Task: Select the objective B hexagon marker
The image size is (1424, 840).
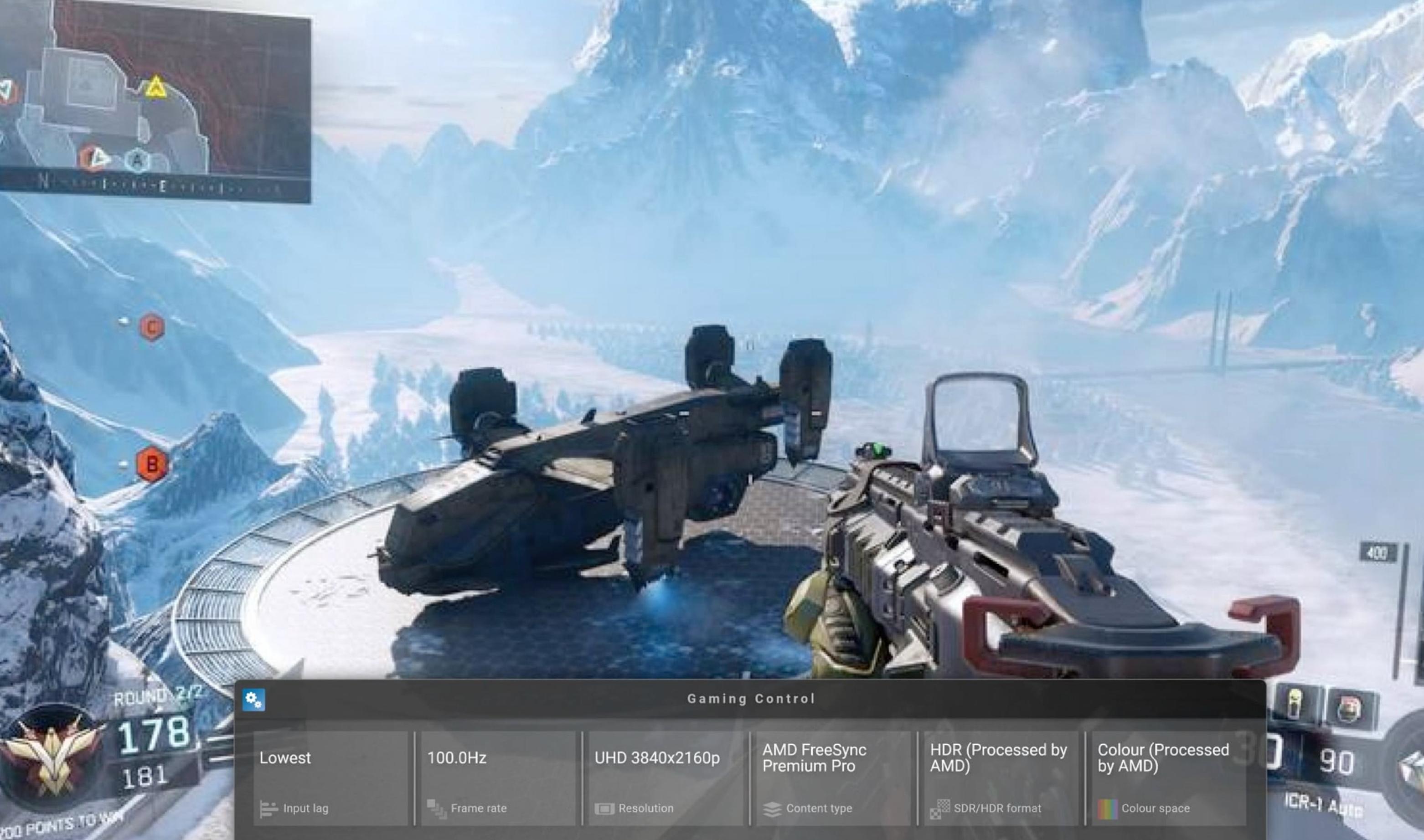Action: point(152,465)
